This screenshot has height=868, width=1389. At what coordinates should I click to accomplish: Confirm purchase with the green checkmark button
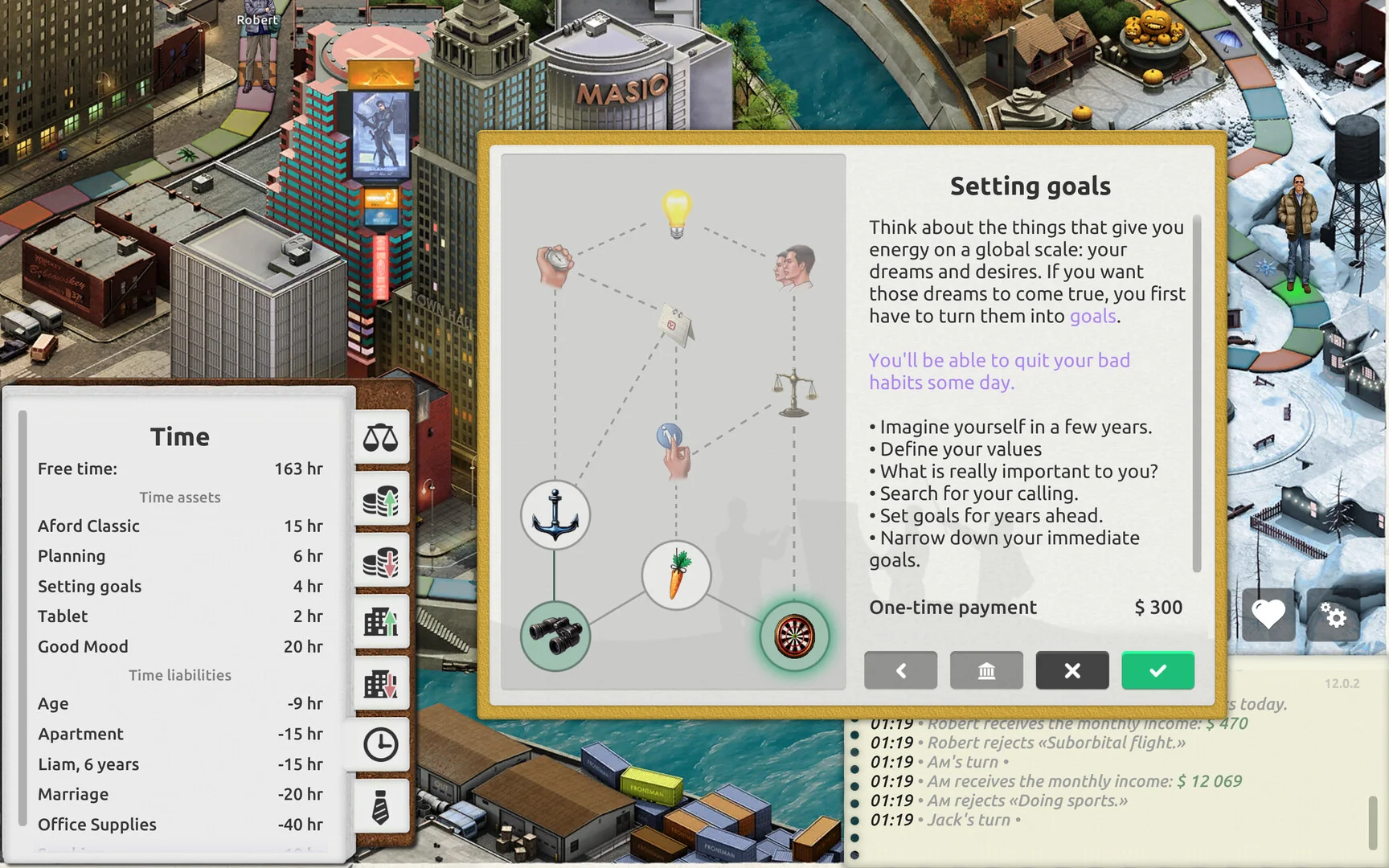(x=1157, y=670)
